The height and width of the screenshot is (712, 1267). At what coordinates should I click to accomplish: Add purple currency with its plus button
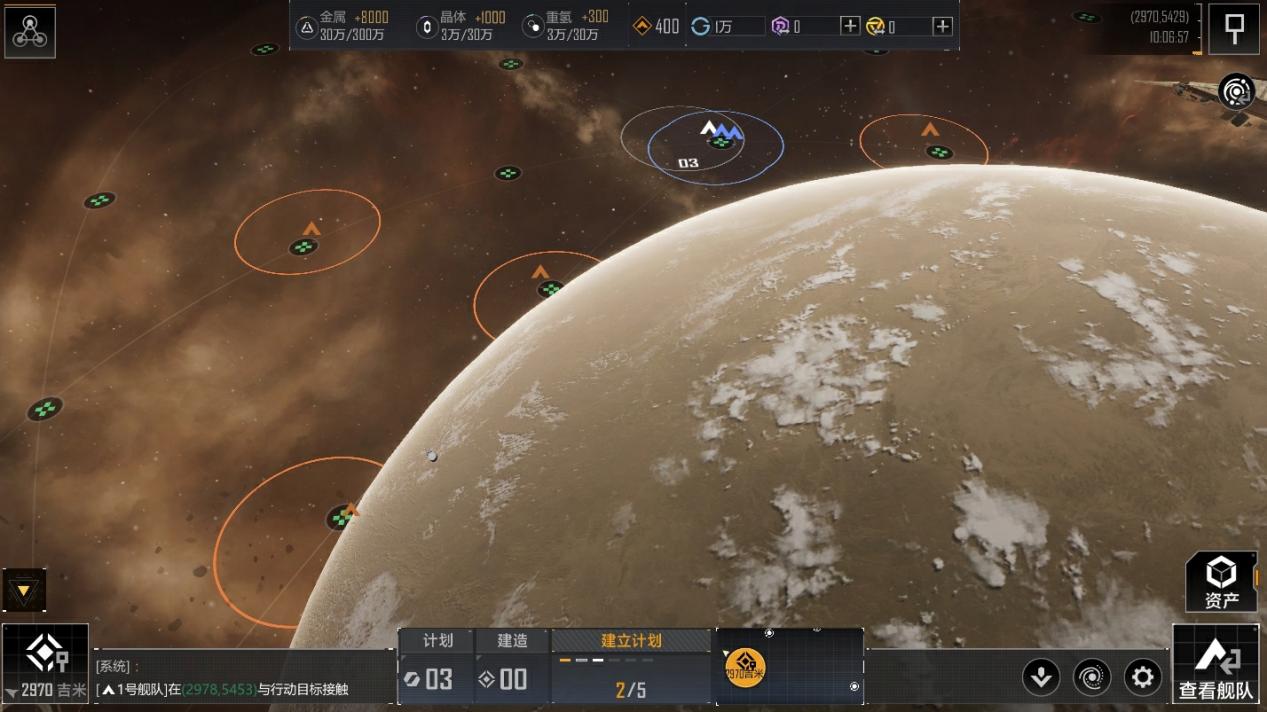click(850, 26)
